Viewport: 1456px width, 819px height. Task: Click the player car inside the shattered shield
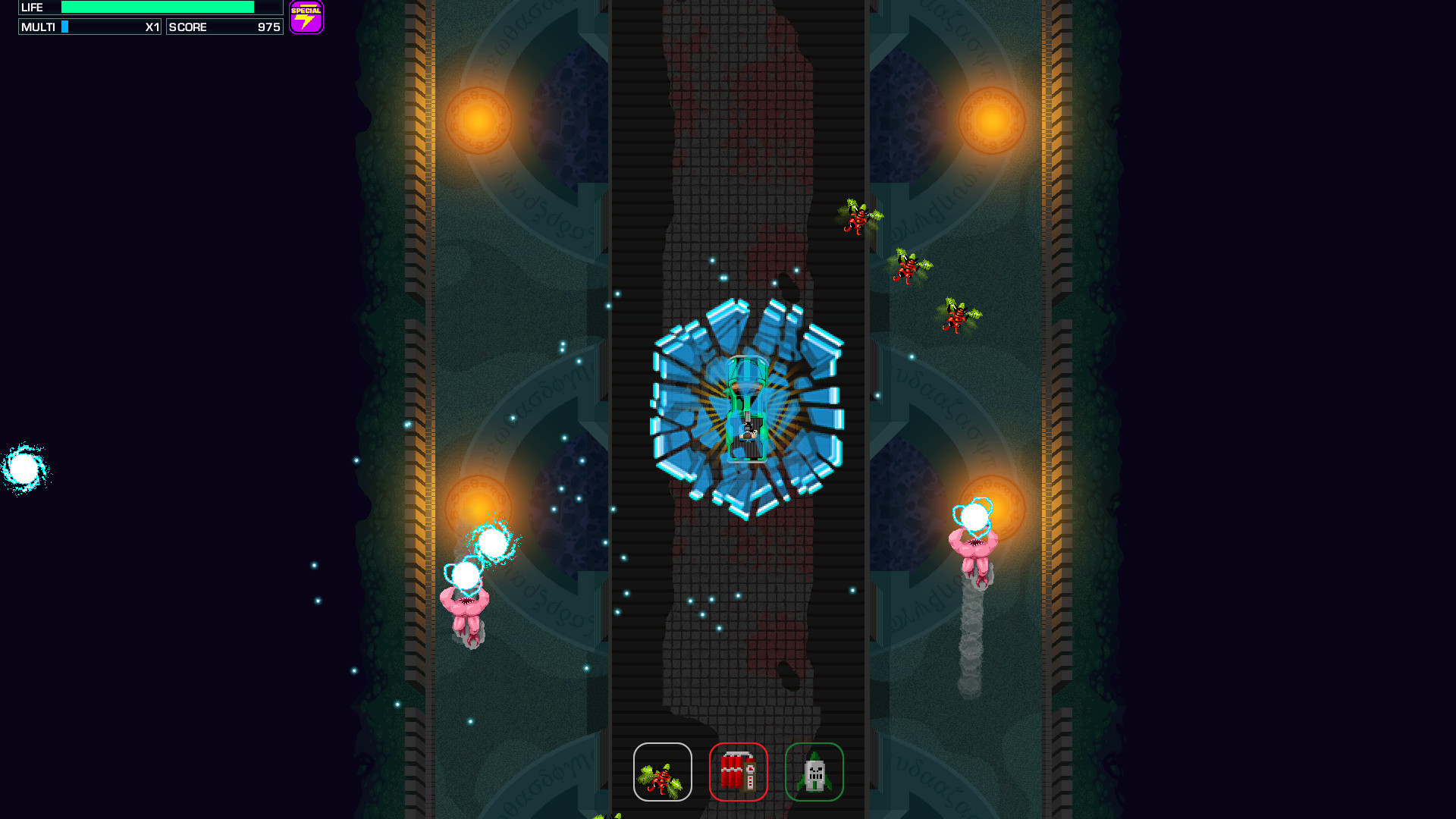coord(745,409)
